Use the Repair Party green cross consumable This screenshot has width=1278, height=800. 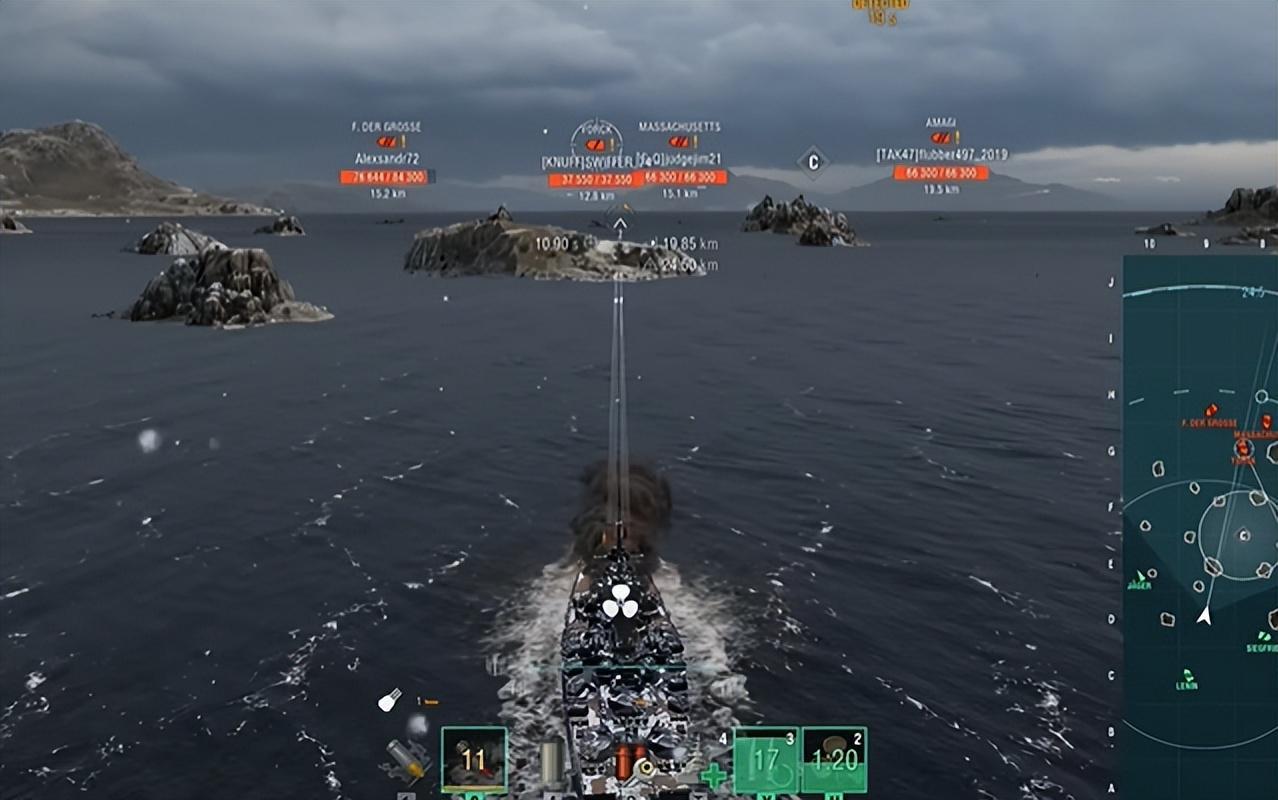click(x=713, y=774)
